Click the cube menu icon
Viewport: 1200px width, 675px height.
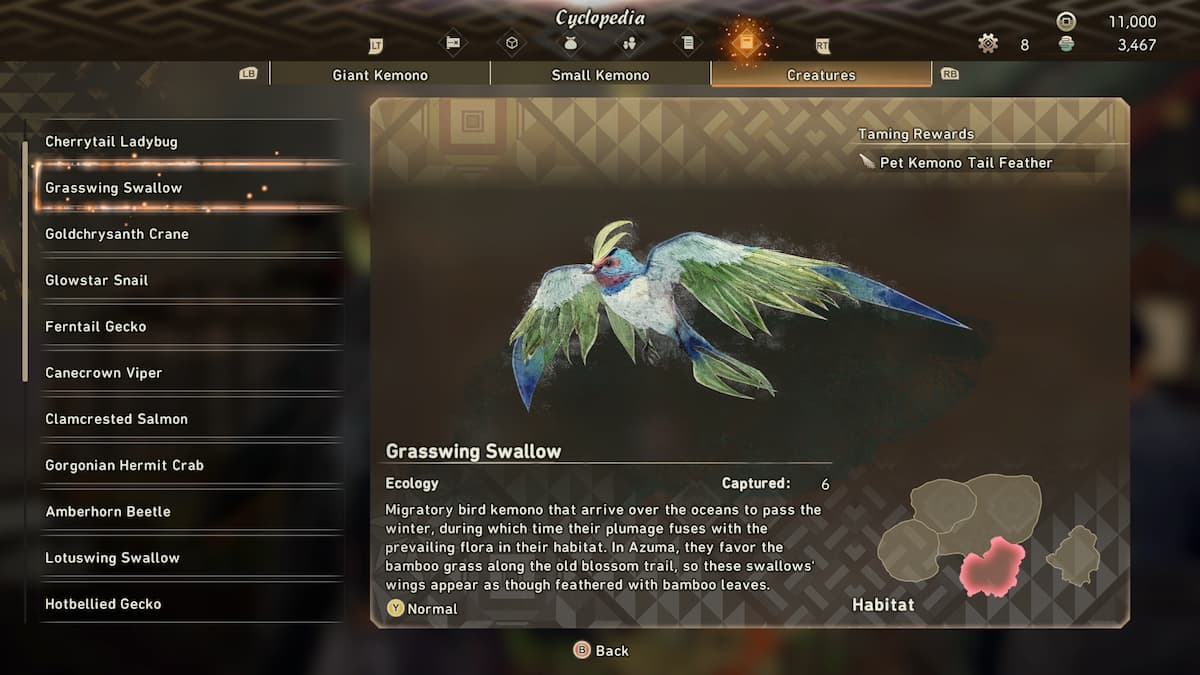512,42
